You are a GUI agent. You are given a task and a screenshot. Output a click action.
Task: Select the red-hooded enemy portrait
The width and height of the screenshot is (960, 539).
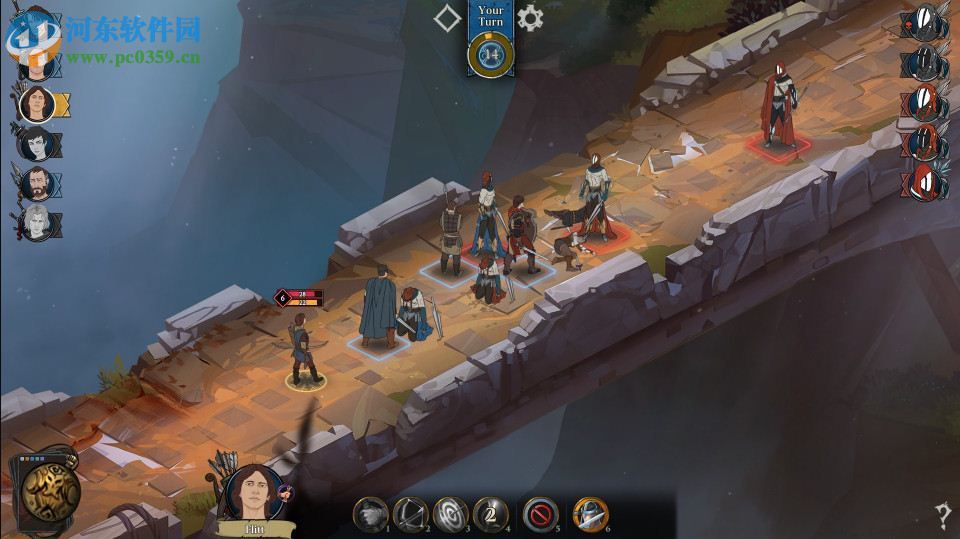[x=925, y=182]
